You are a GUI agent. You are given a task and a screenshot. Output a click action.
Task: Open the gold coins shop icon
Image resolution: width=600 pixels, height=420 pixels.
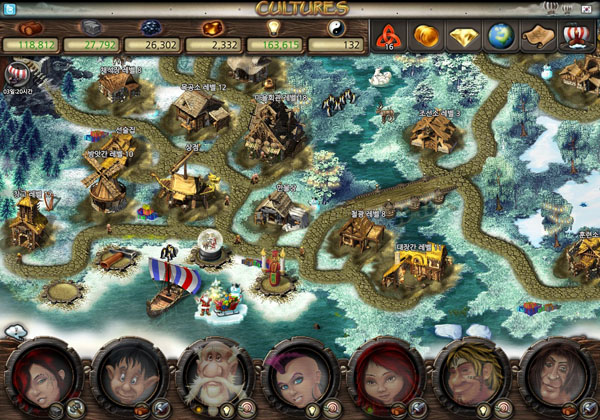426,38
